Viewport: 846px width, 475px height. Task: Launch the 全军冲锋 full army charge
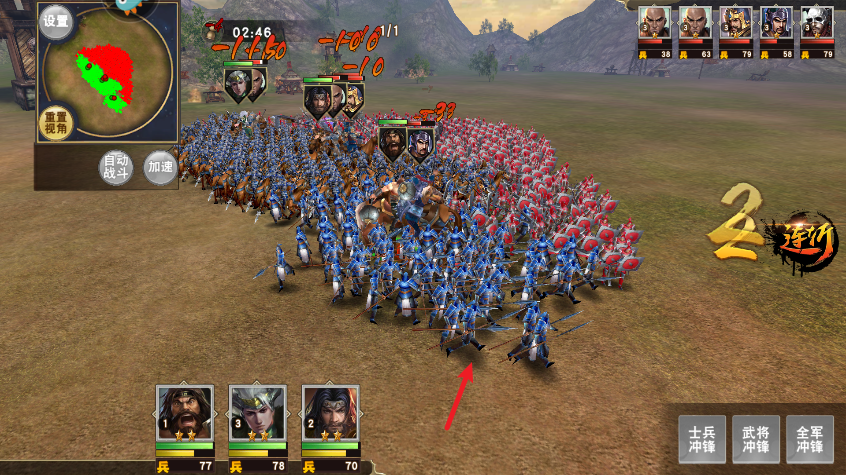pyautogui.click(x=810, y=439)
